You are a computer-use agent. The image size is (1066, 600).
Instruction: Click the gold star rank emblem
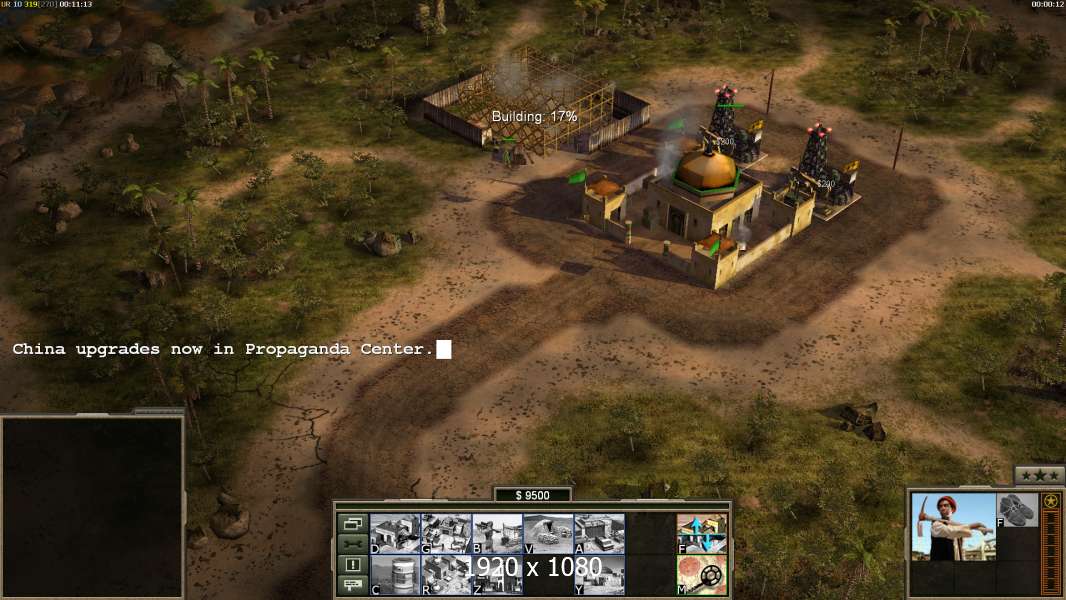click(1051, 501)
